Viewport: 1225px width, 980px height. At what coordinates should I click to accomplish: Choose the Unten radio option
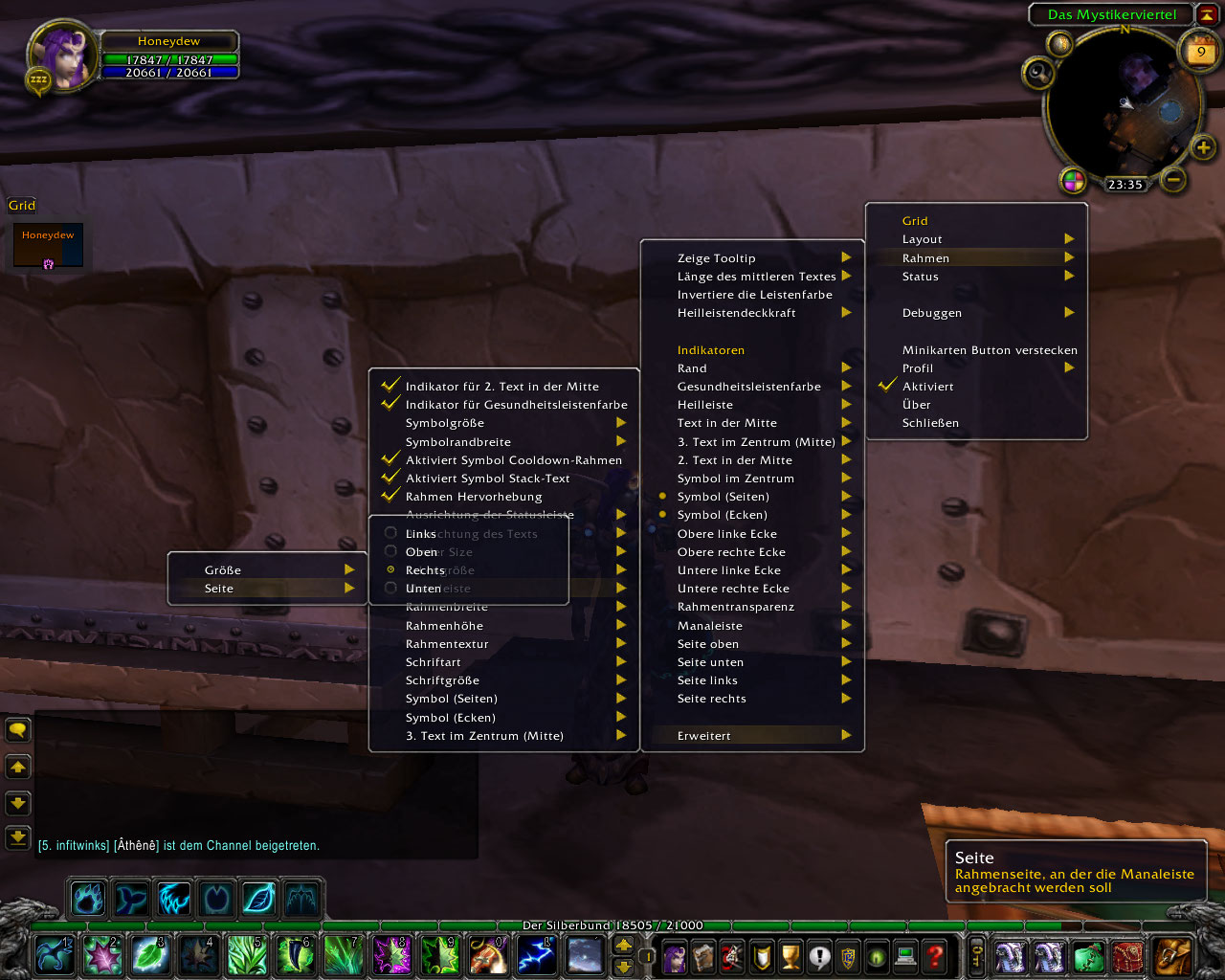coord(422,589)
